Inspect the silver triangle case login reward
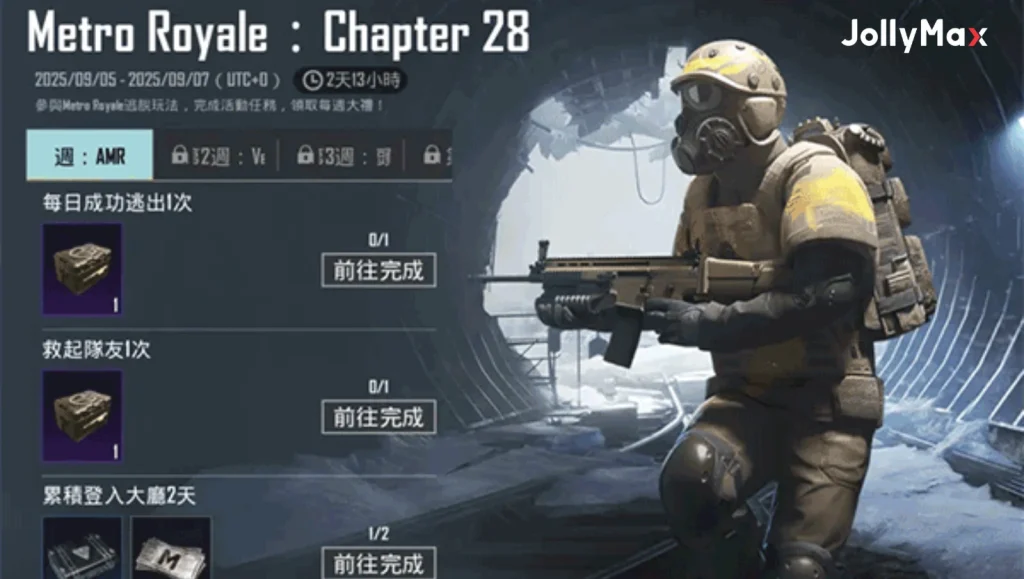The image size is (1024, 579). pyautogui.click(x=82, y=550)
